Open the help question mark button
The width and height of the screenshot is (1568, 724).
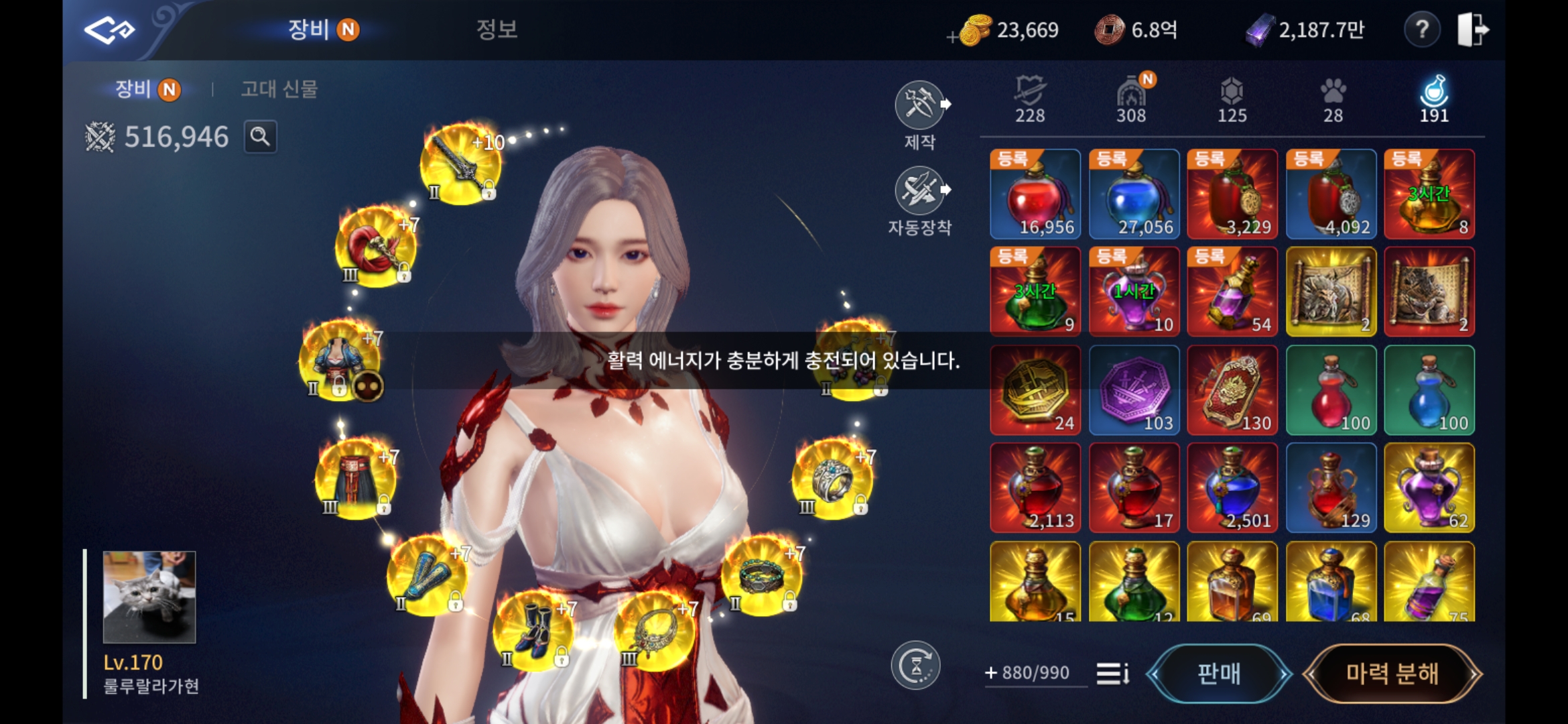coord(1421,30)
